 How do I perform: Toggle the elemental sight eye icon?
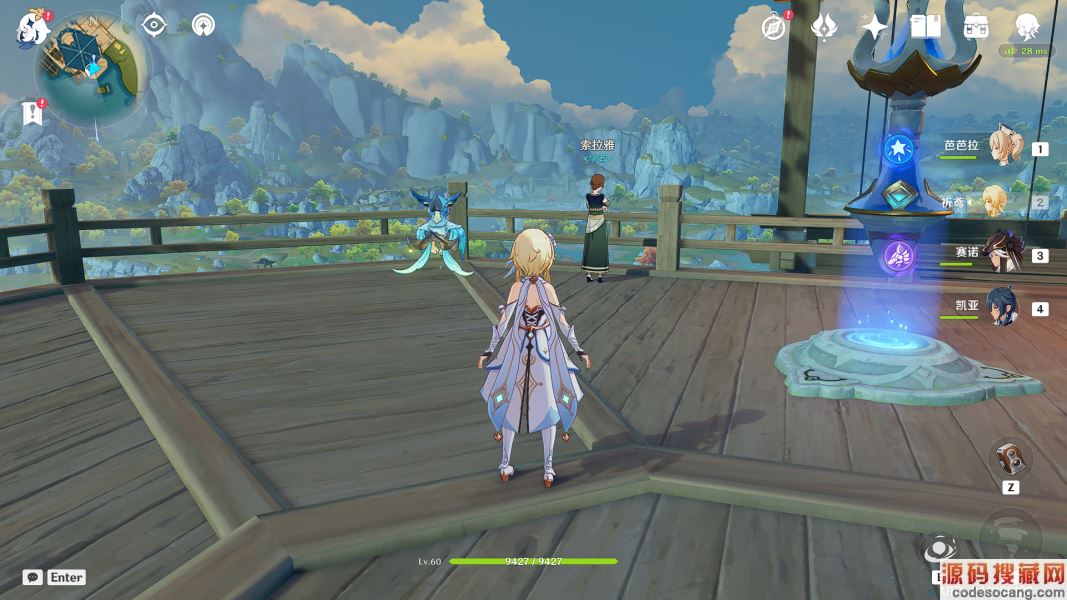coord(153,25)
